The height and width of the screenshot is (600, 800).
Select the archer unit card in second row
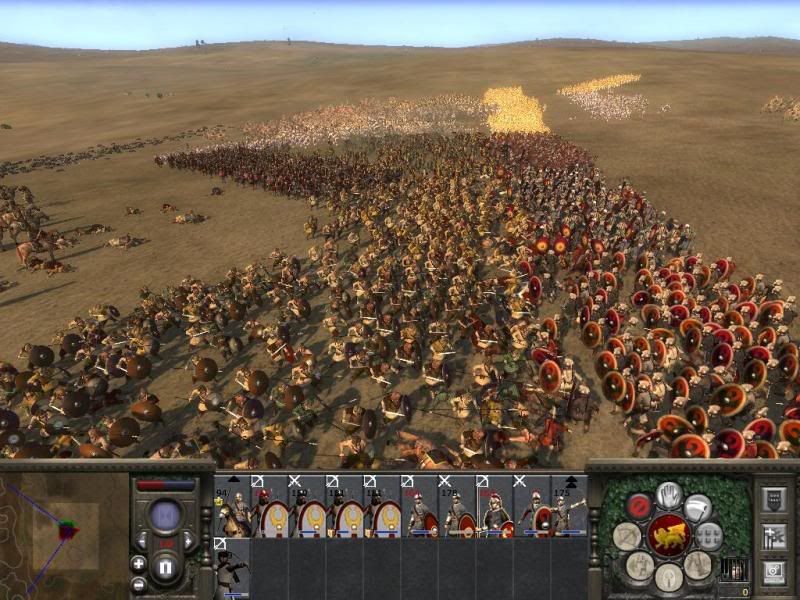[x=231, y=568]
